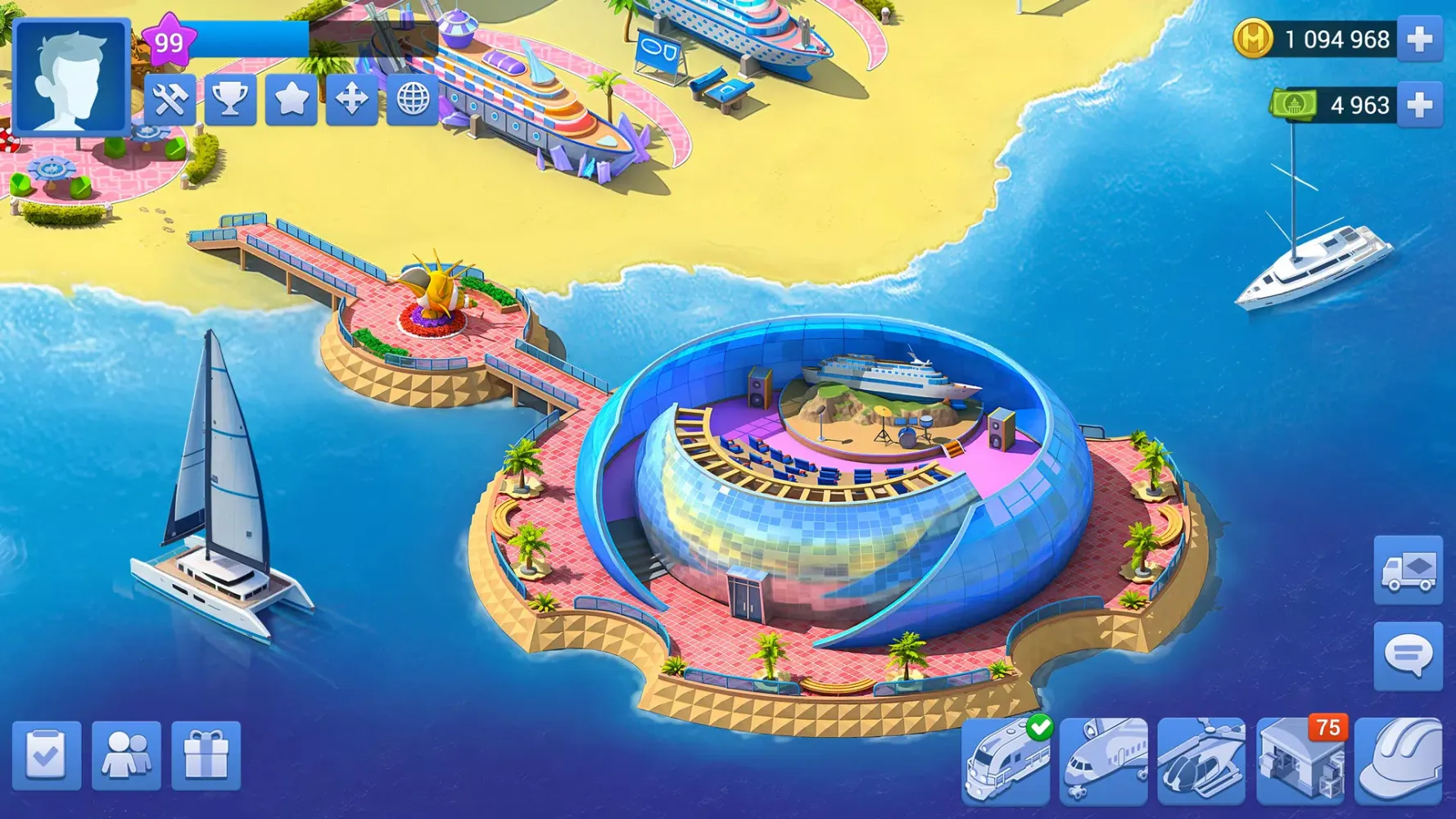Click the star icon button
The width and height of the screenshot is (1456, 819).
point(291,100)
